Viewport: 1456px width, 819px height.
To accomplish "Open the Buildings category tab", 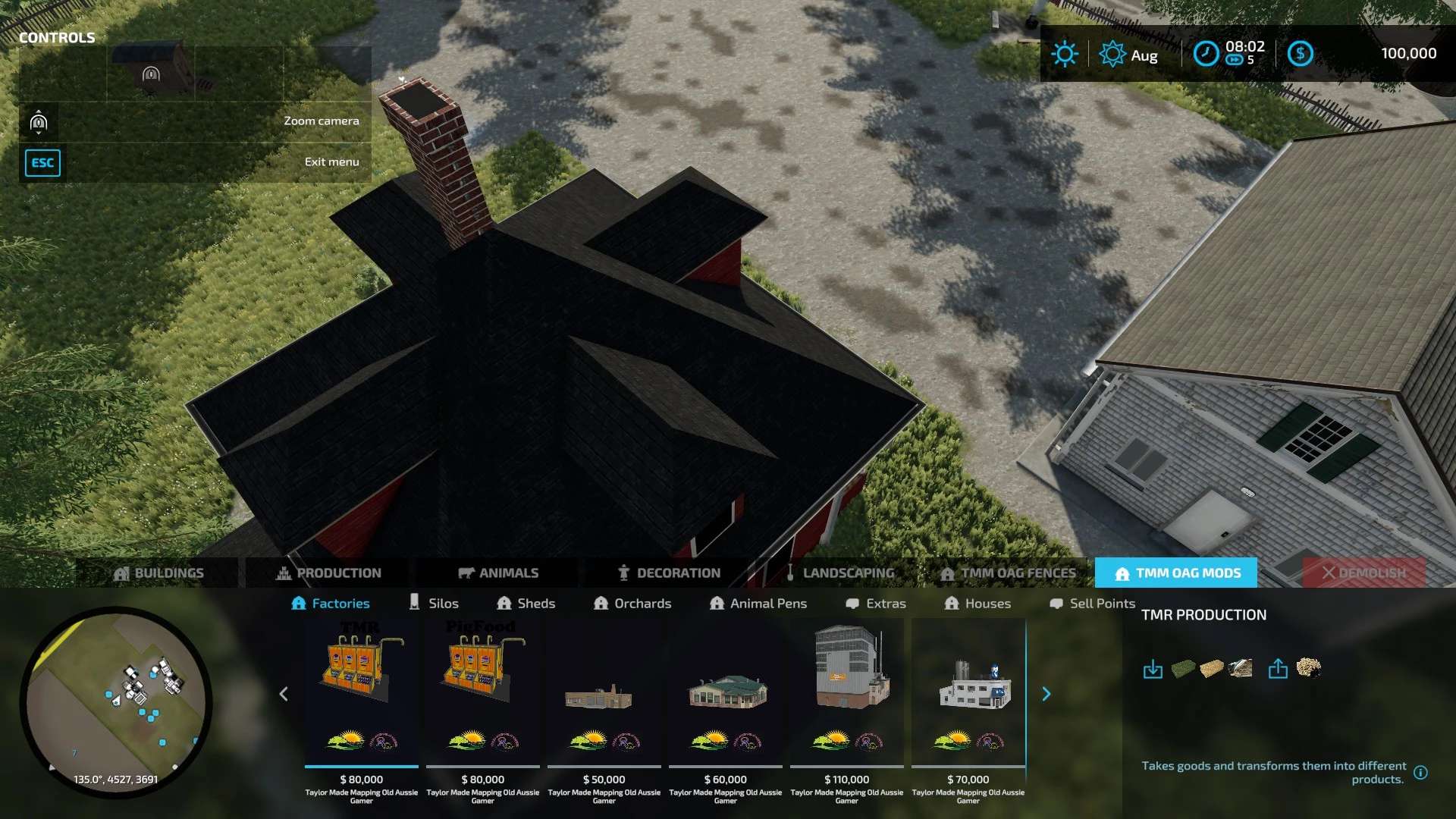I will tap(158, 573).
